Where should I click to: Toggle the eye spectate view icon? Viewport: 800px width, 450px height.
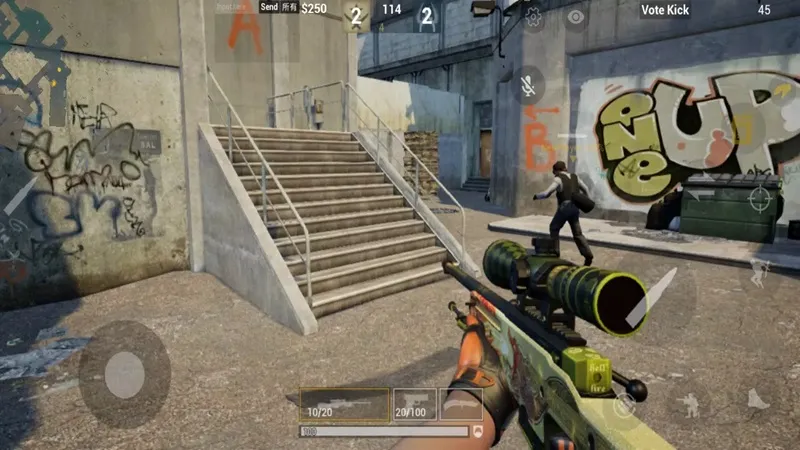click(576, 16)
